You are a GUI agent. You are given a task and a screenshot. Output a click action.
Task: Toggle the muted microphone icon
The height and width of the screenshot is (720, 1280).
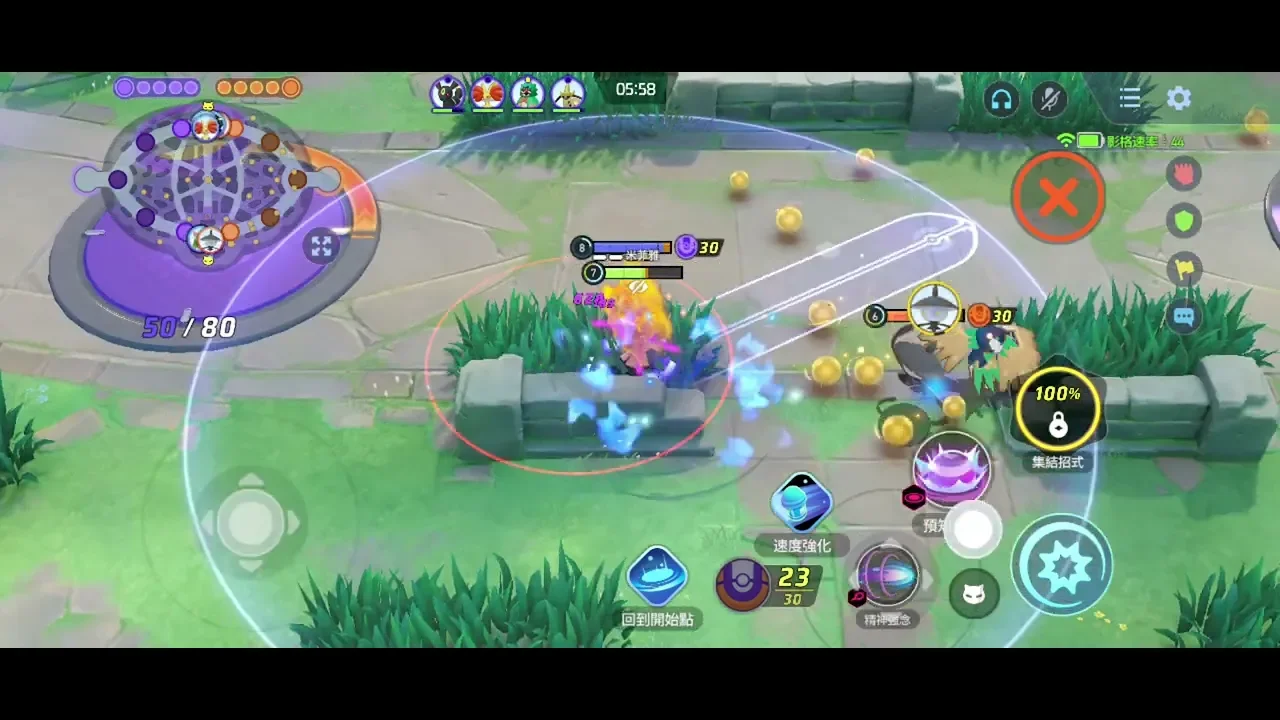point(1050,98)
